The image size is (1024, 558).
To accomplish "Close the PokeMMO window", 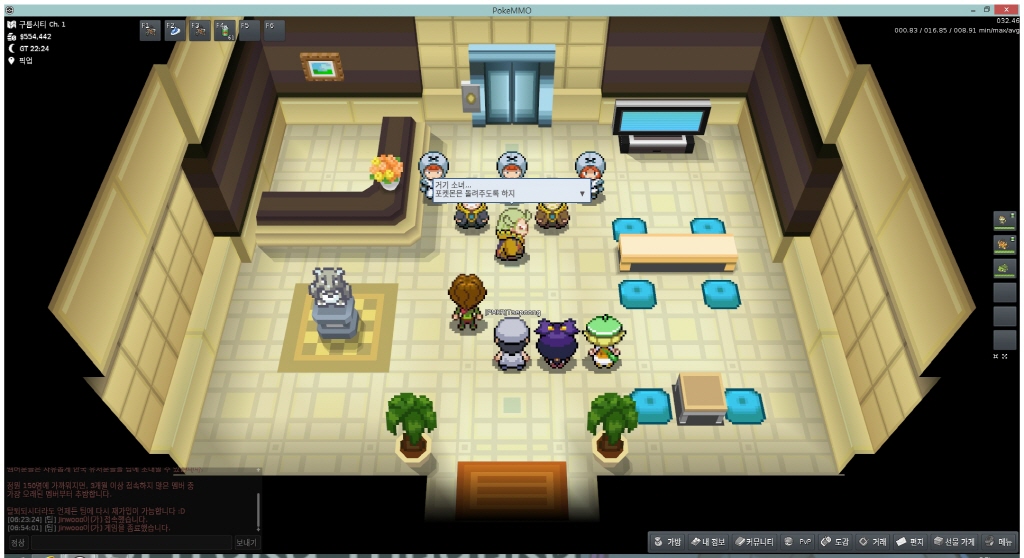I will click(1008, 9).
